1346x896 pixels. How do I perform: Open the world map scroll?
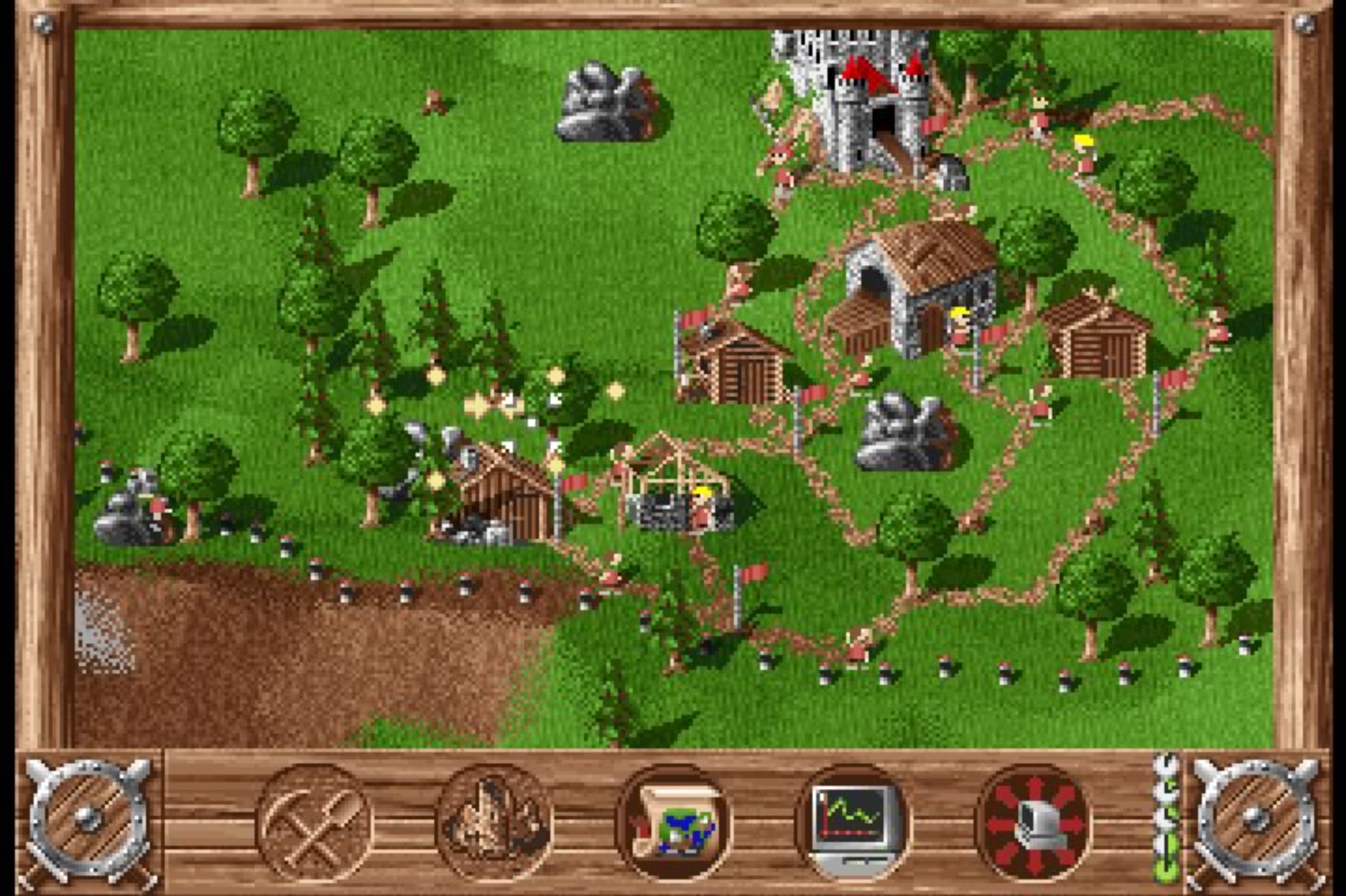[x=673, y=823]
